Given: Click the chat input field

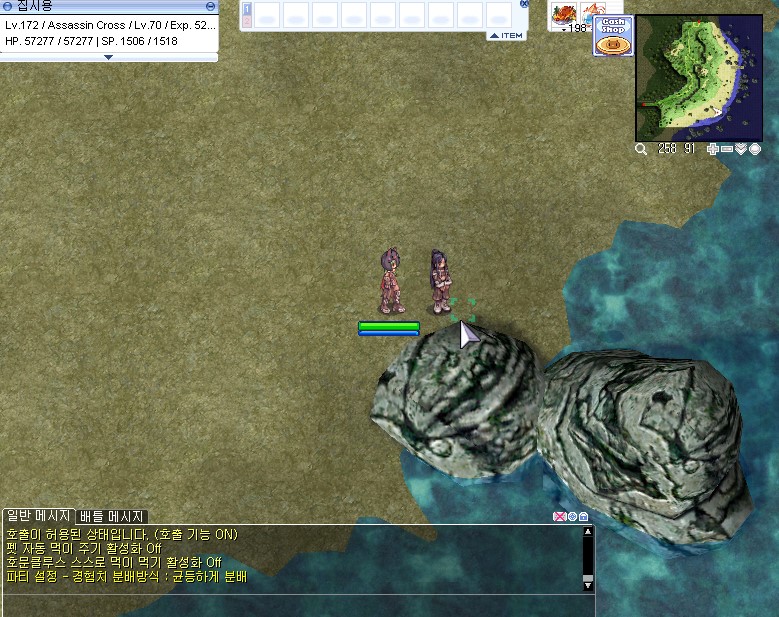Looking at the screenshot, I should tap(290, 605).
